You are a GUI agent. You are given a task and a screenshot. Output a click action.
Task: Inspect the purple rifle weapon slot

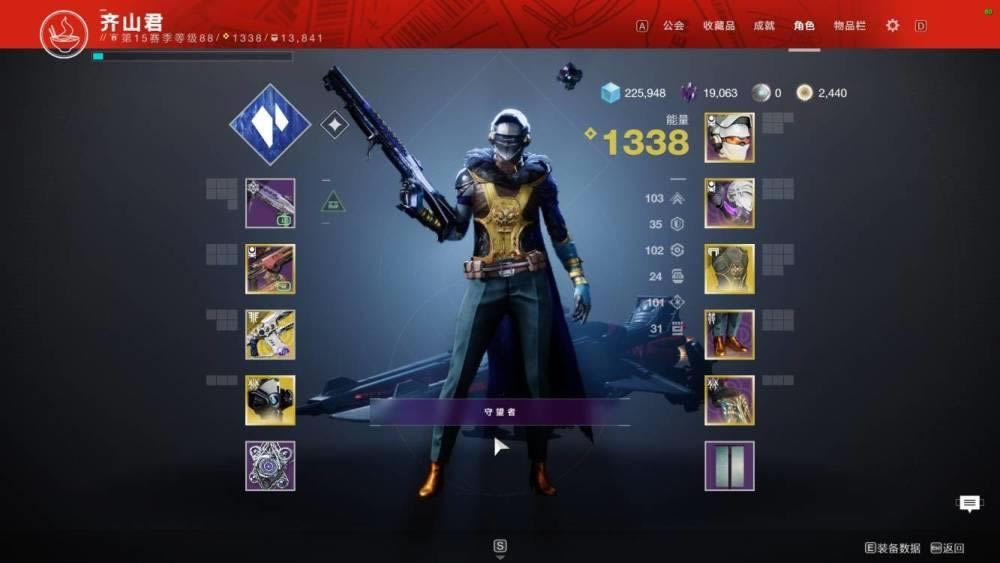(x=270, y=203)
